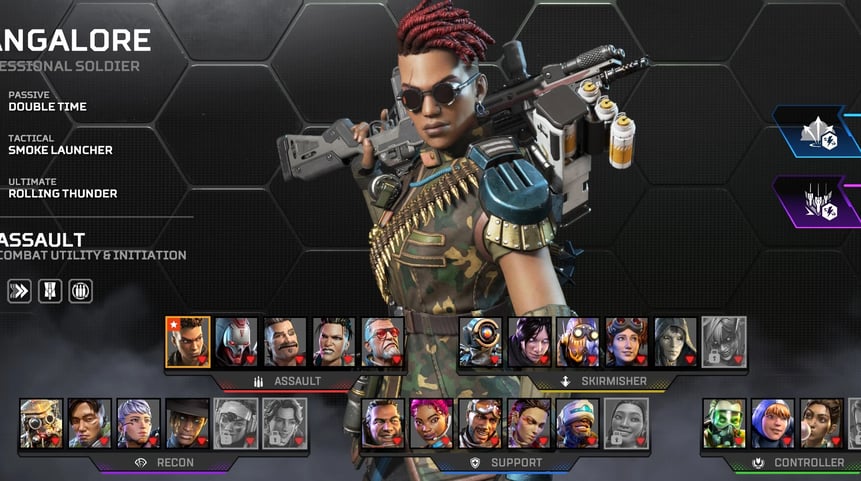Screen dimensions: 861x481
Task: Select the Pathfinder robot portrait
Action: pos(481,342)
